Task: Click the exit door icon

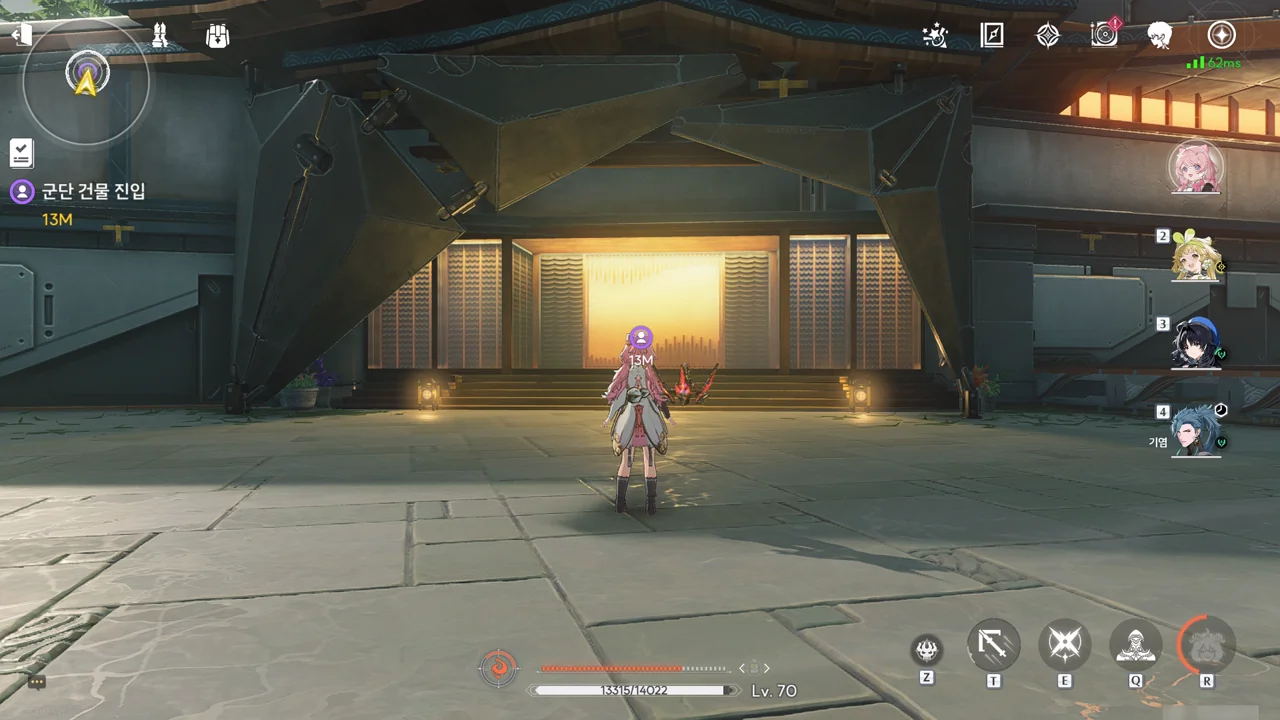Action: 21,35
